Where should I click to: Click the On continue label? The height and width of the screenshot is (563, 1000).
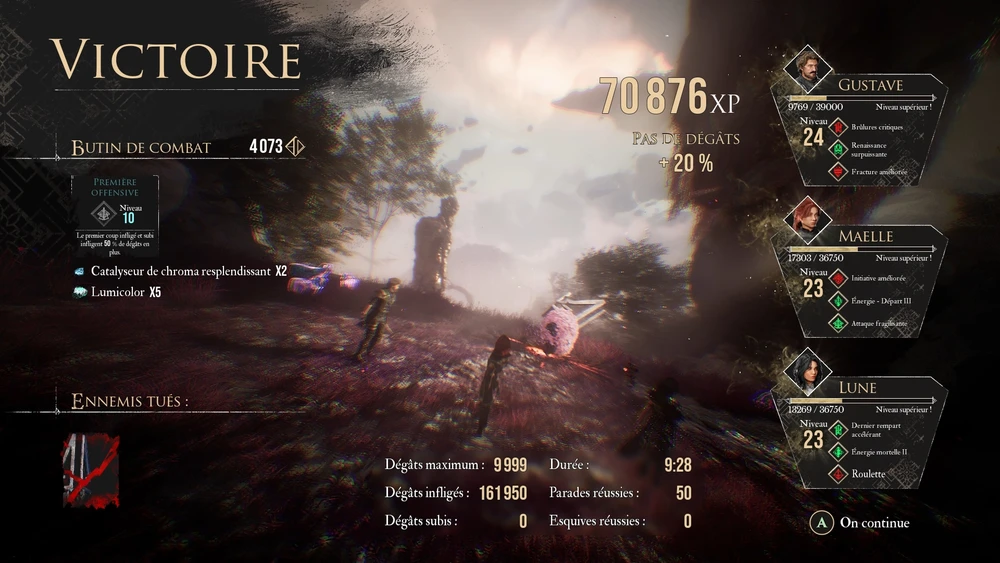874,522
